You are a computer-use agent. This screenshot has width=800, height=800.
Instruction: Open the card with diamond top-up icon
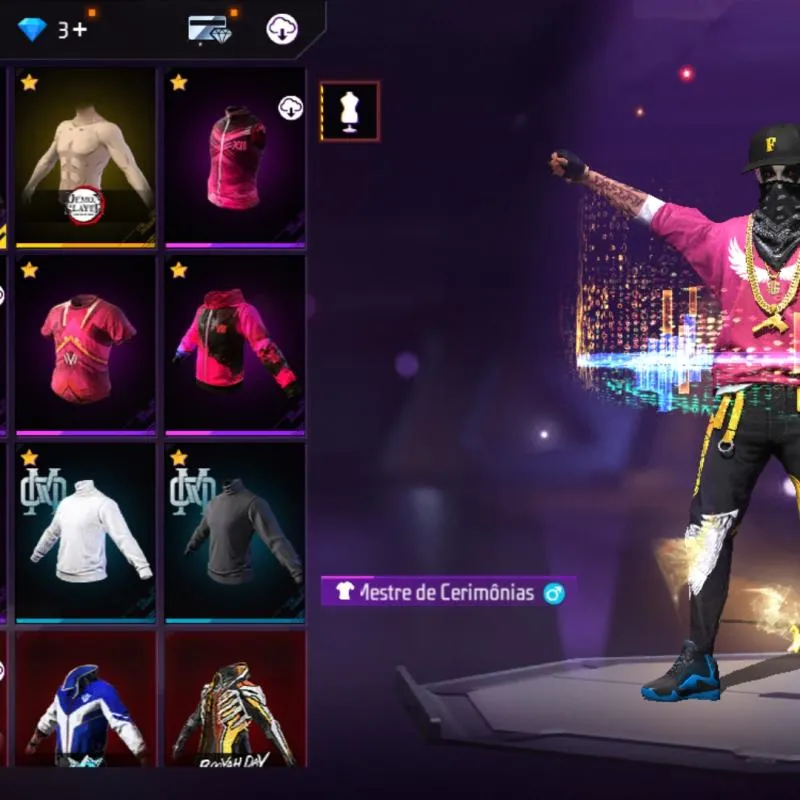pos(210,30)
